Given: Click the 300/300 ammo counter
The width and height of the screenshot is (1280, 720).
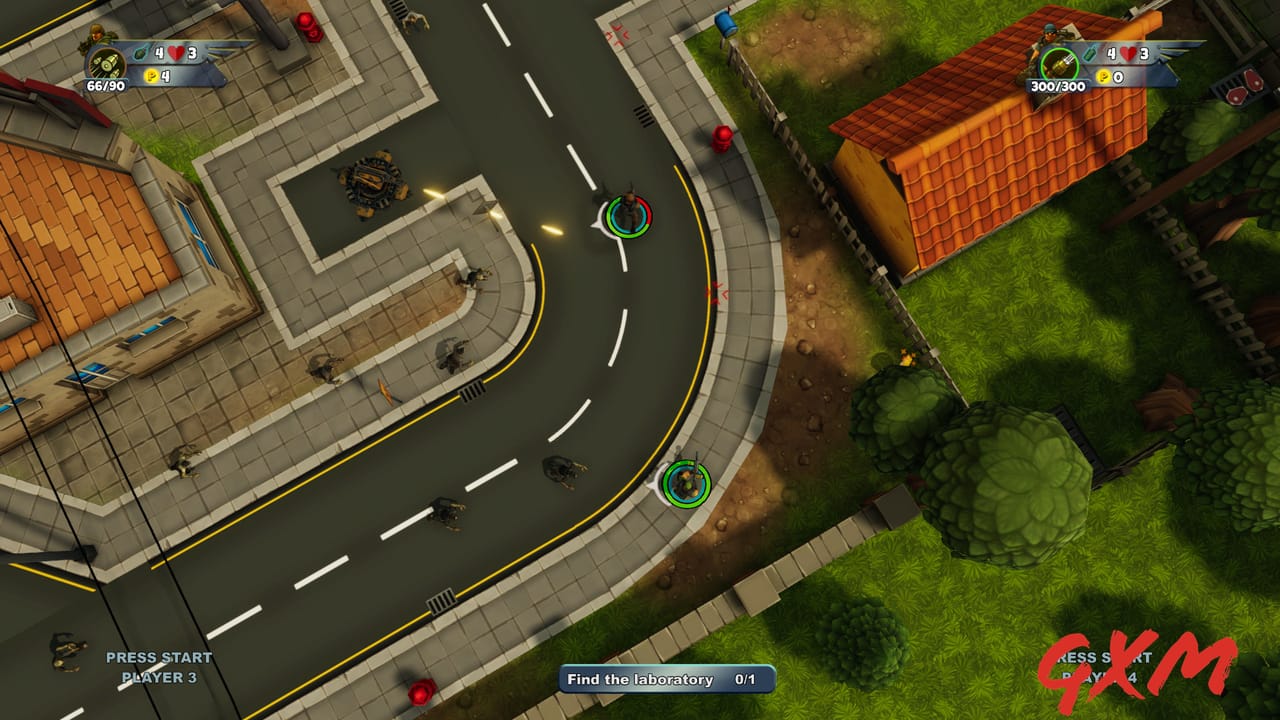Looking at the screenshot, I should (1058, 86).
